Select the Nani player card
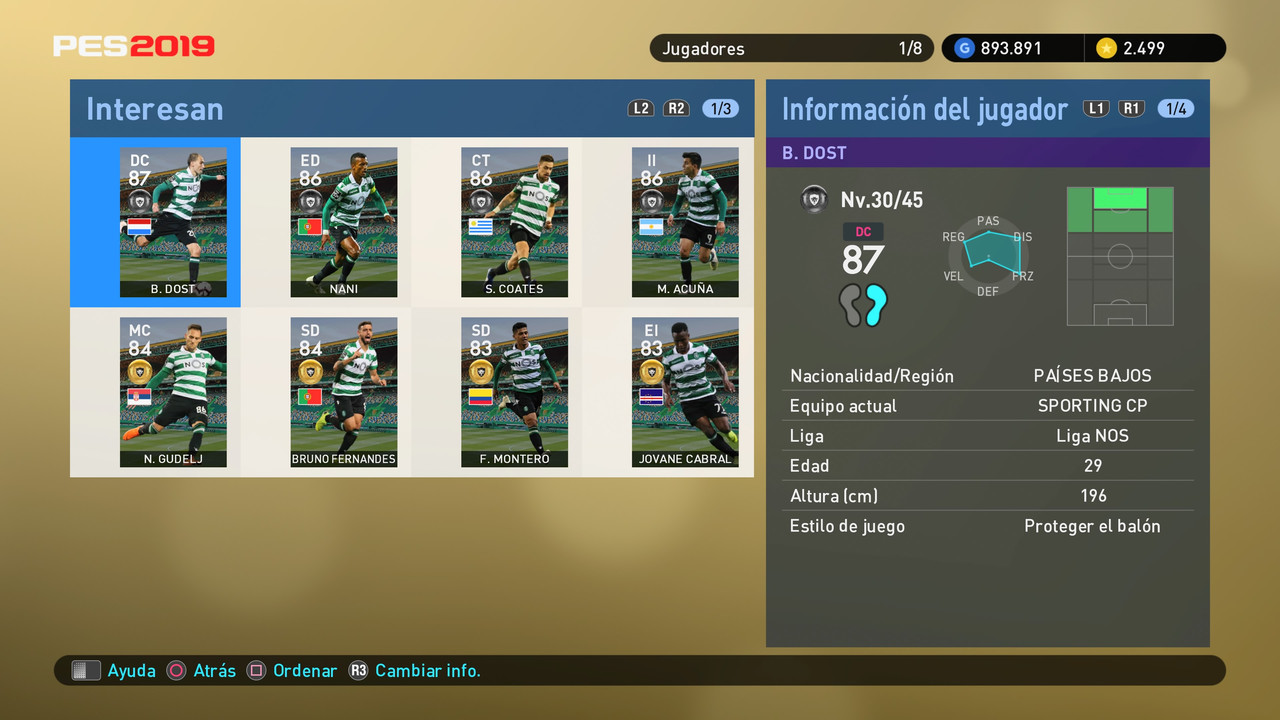Image resolution: width=1280 pixels, height=720 pixels. tap(344, 222)
